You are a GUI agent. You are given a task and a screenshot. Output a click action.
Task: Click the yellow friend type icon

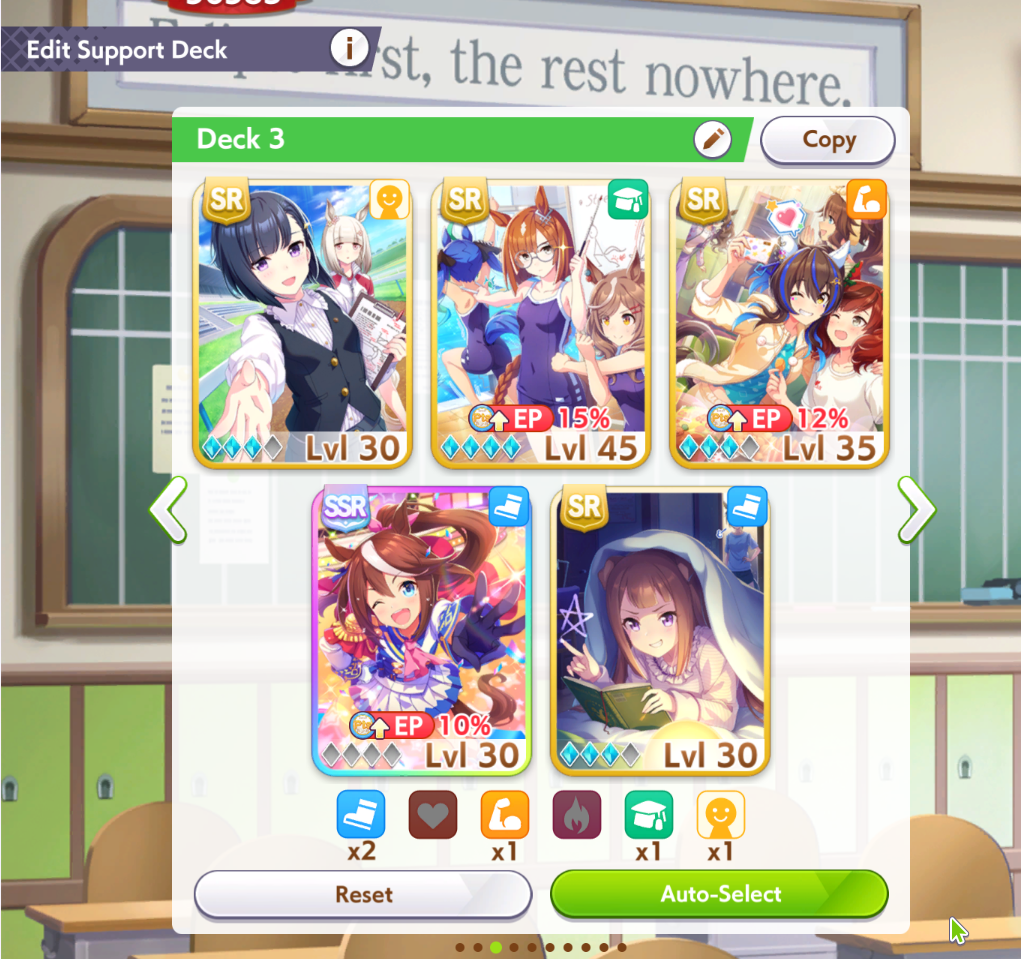coord(720,814)
